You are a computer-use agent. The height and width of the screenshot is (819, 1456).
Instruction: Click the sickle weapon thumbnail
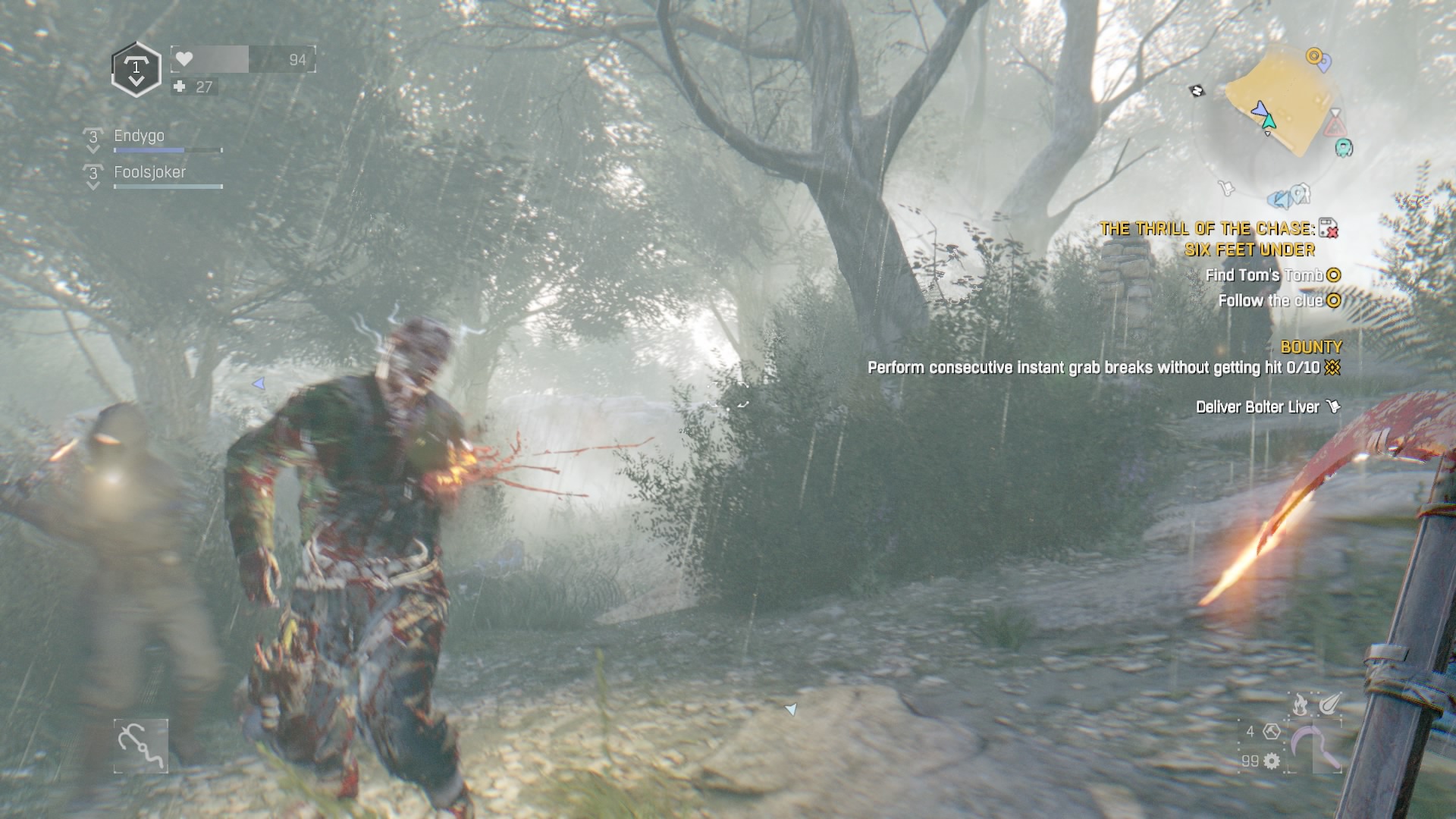point(1311,746)
